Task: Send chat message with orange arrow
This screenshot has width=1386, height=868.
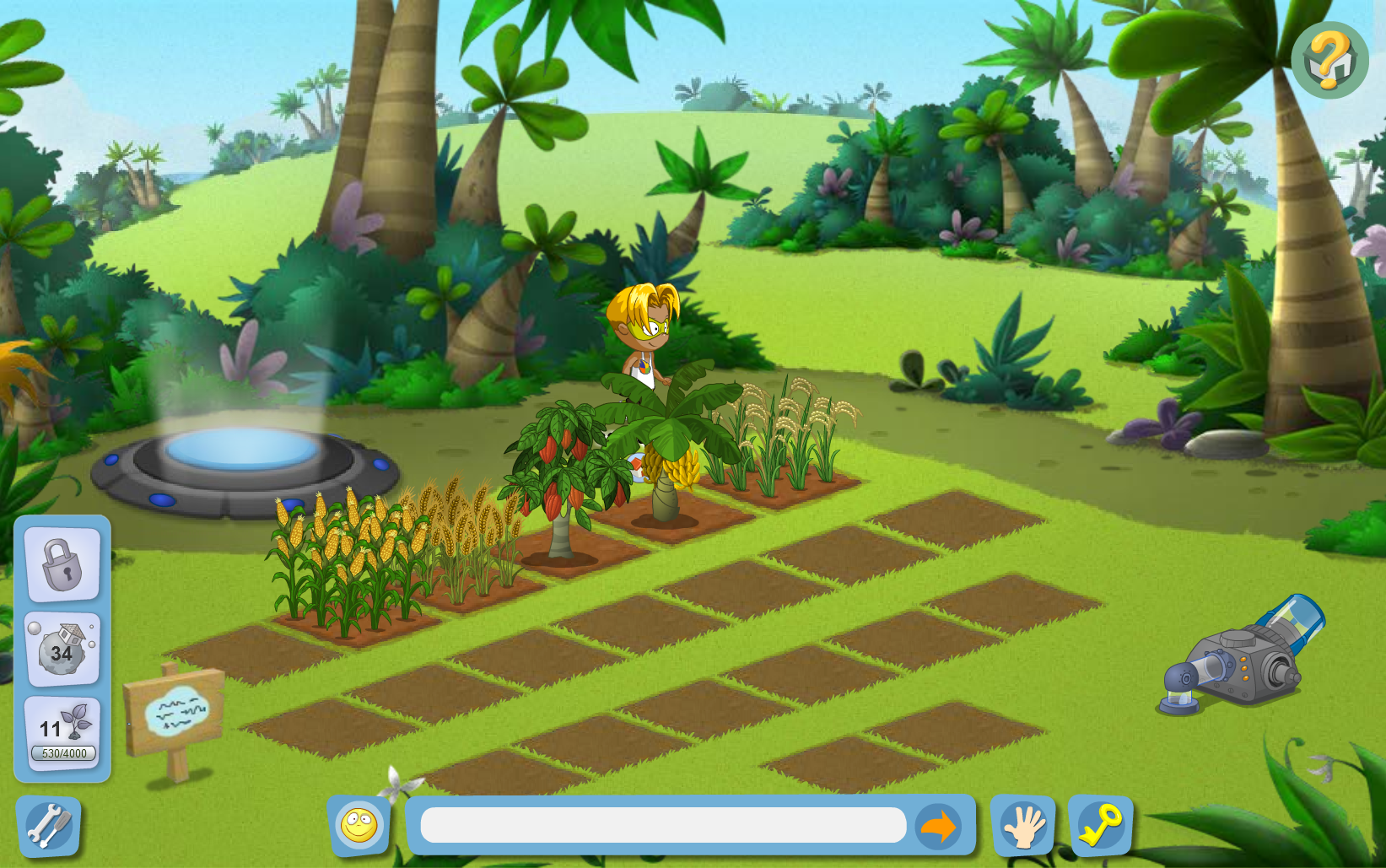Action: click(x=937, y=826)
